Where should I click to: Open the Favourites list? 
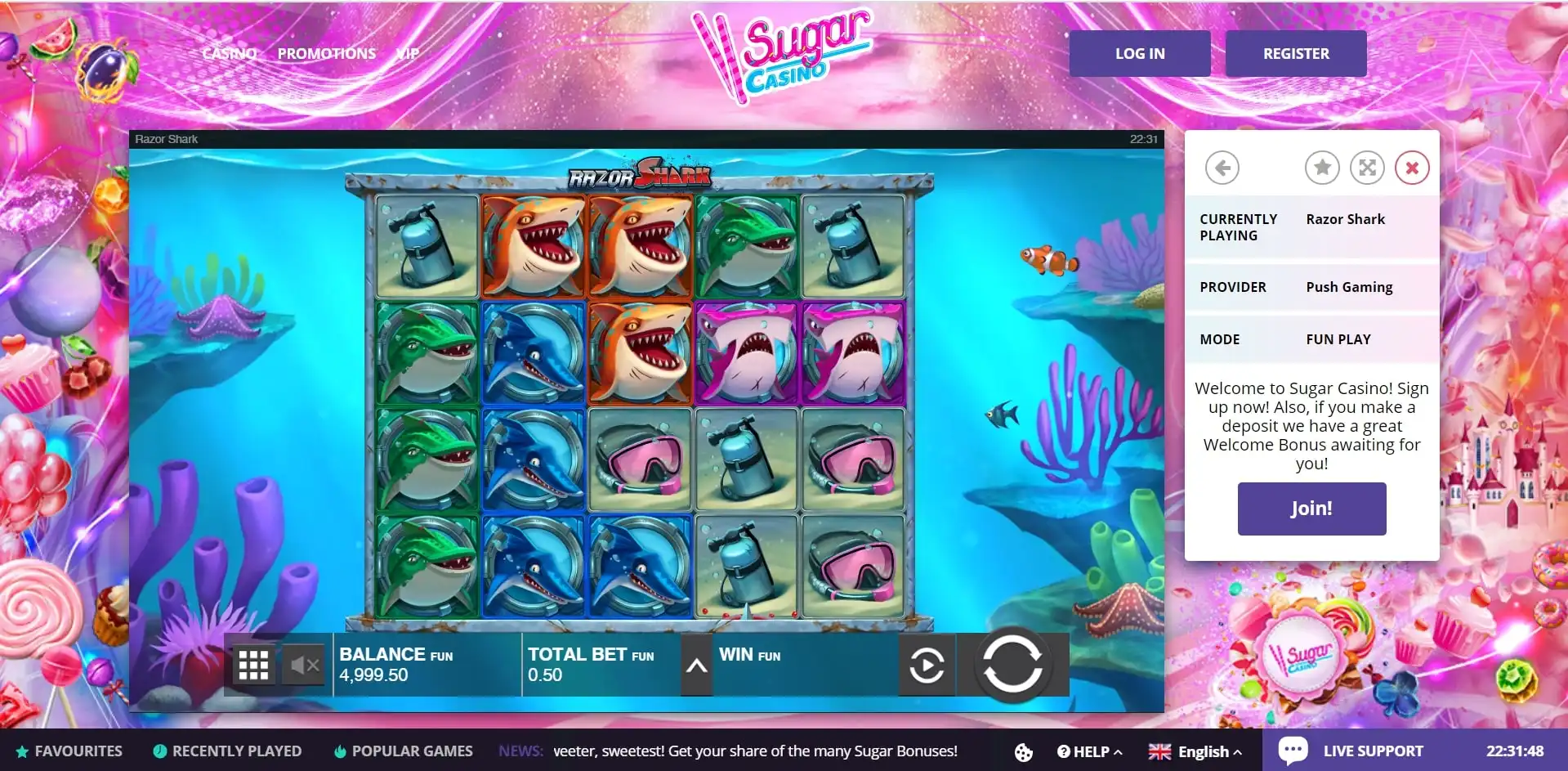pos(69,751)
